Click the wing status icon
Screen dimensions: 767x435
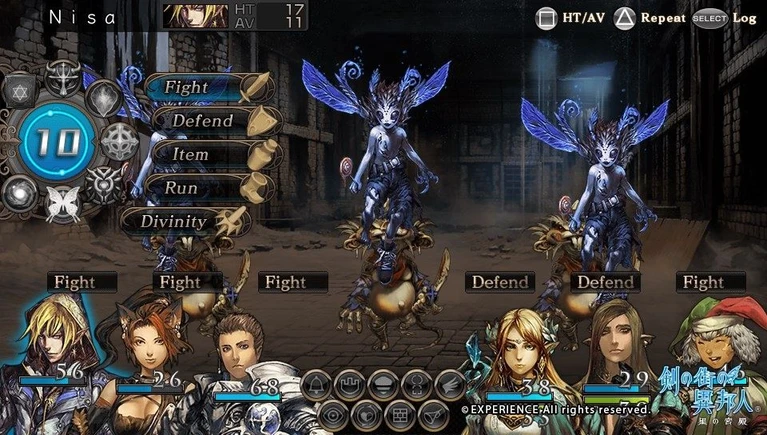(450, 384)
